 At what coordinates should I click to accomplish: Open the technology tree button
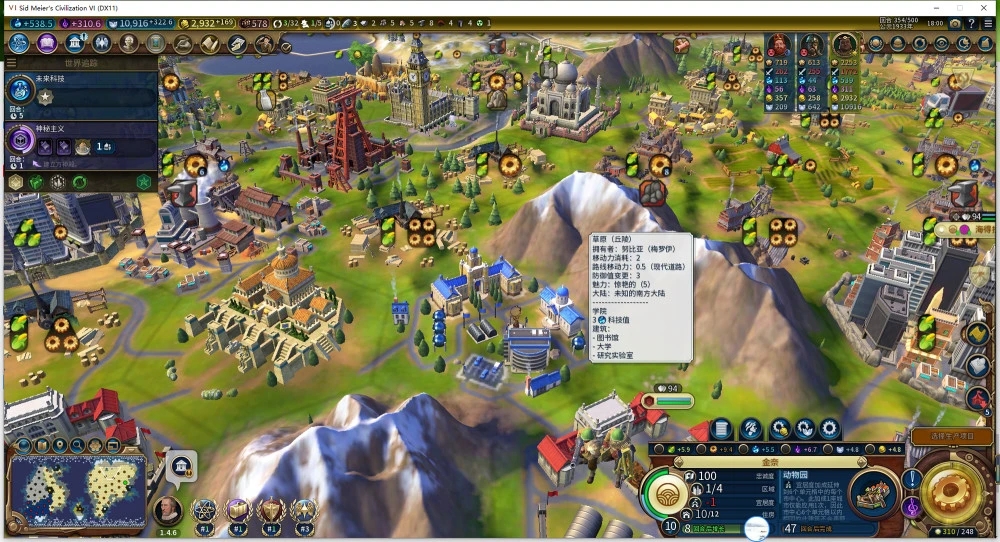19,43
